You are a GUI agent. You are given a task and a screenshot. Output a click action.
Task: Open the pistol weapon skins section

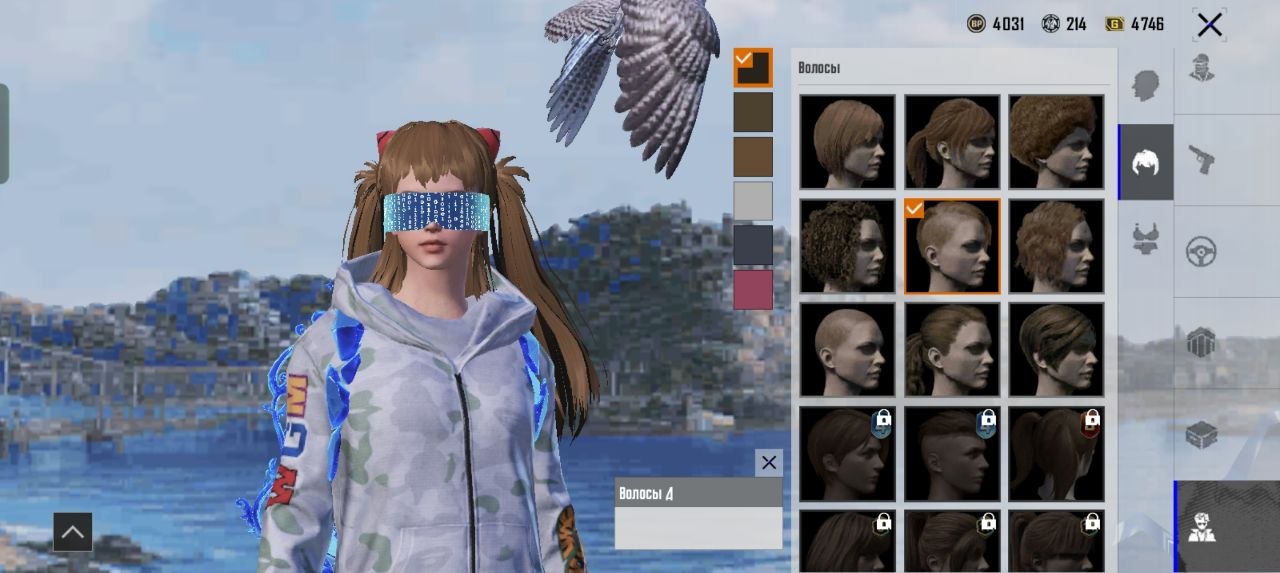pos(1201,159)
